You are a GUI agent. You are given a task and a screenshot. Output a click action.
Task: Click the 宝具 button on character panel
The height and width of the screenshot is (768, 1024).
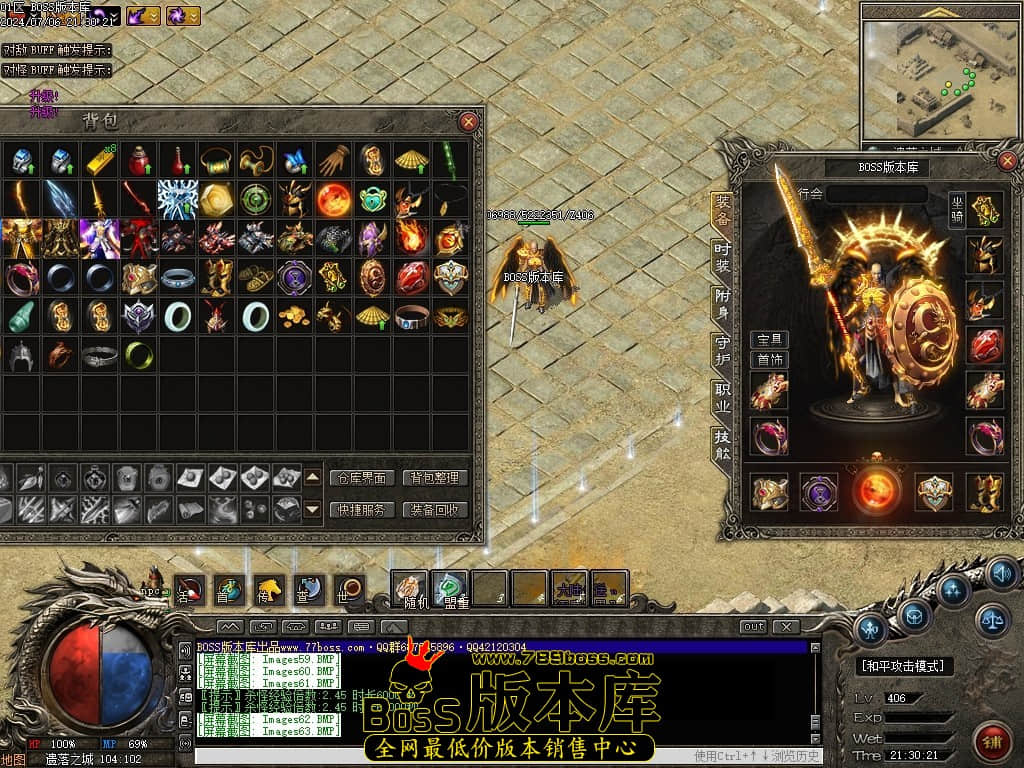point(769,340)
